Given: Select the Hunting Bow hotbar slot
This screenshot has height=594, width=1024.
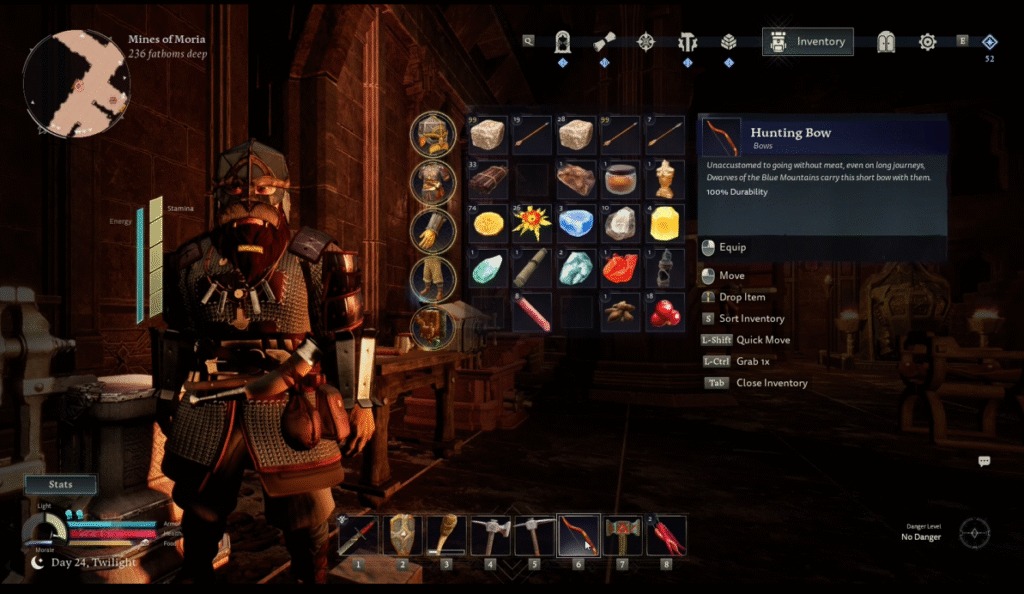Looking at the screenshot, I should [578, 535].
